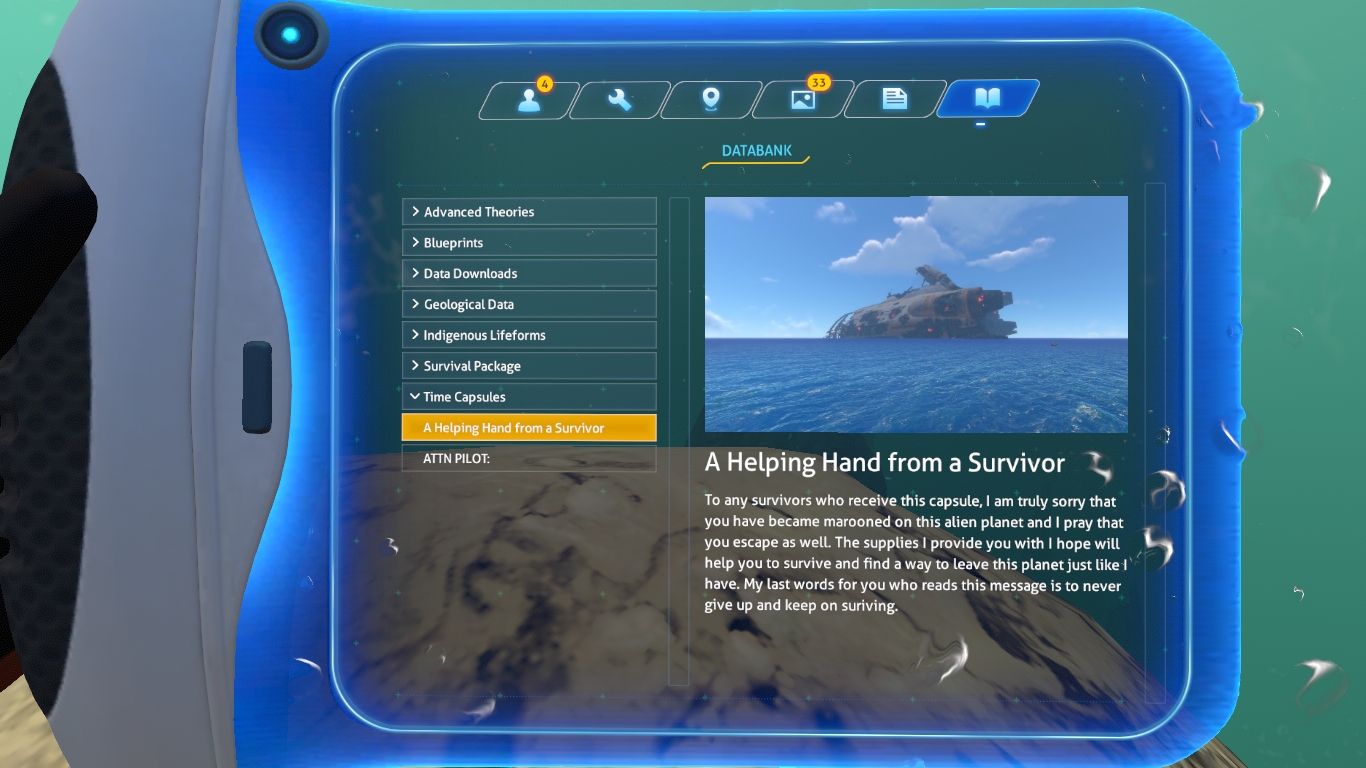Image resolution: width=1366 pixels, height=768 pixels.
Task: Select the ATTN PILOT: entry
Action: coord(529,458)
